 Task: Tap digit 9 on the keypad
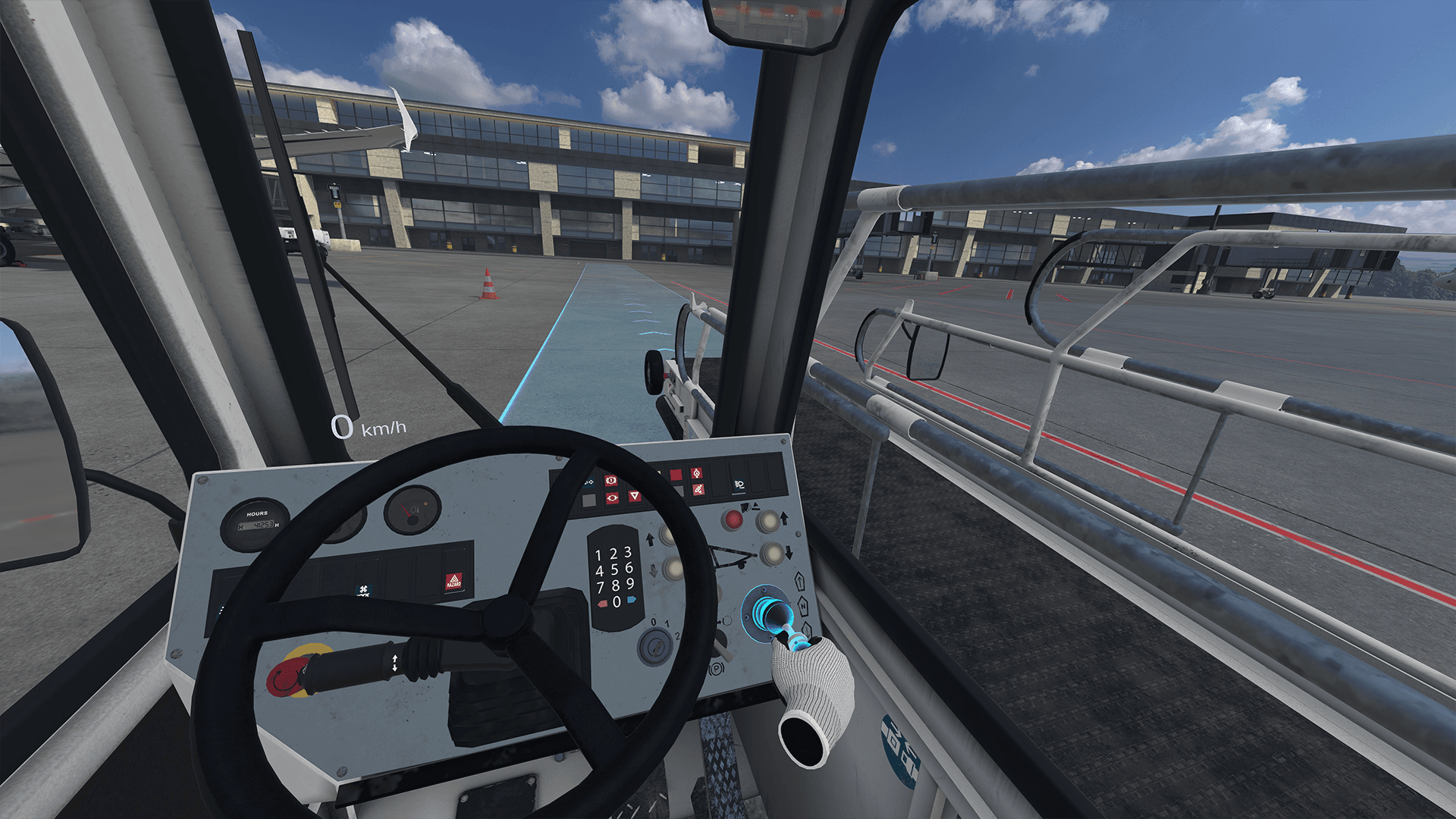point(630,583)
